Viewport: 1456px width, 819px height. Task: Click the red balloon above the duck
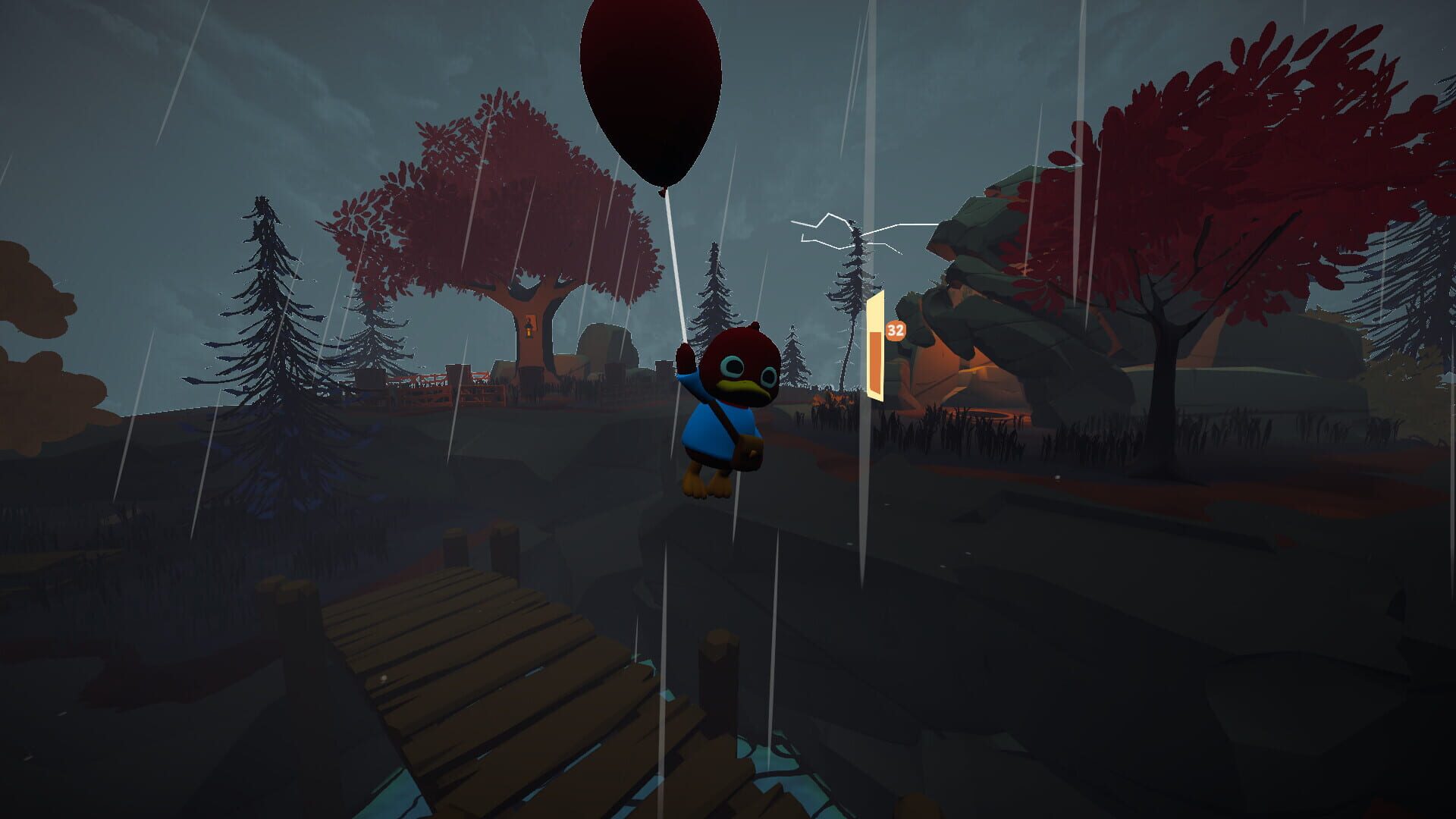652,83
